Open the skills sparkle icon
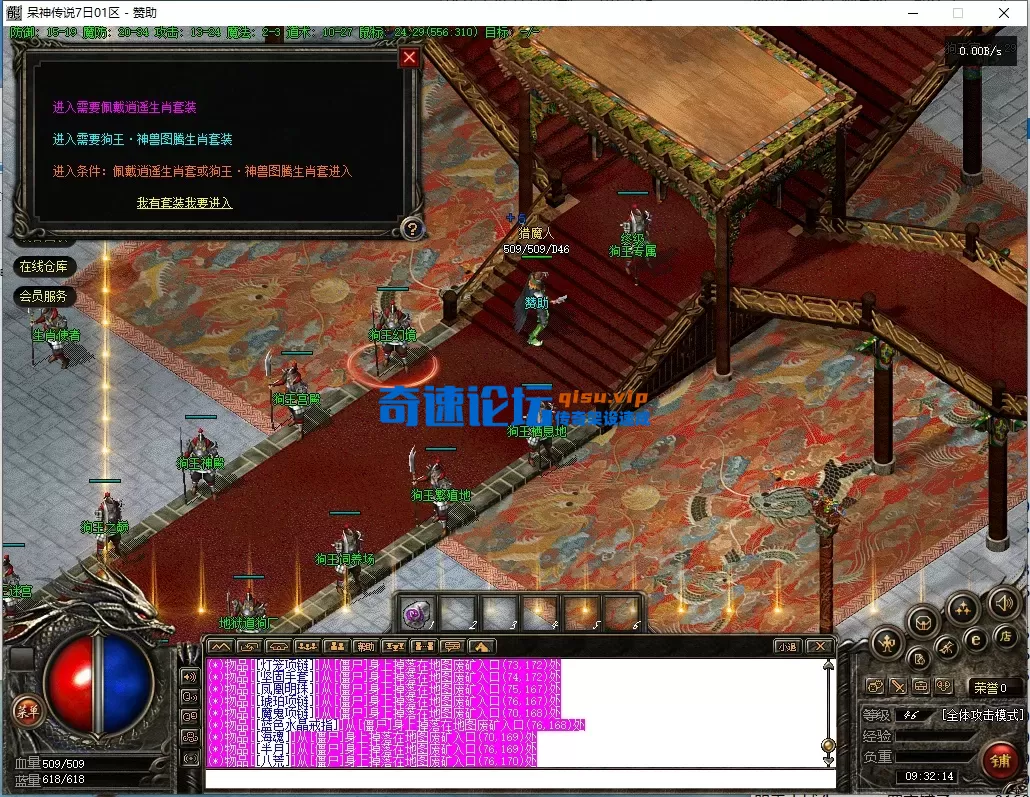The width and height of the screenshot is (1030, 797). [963, 607]
